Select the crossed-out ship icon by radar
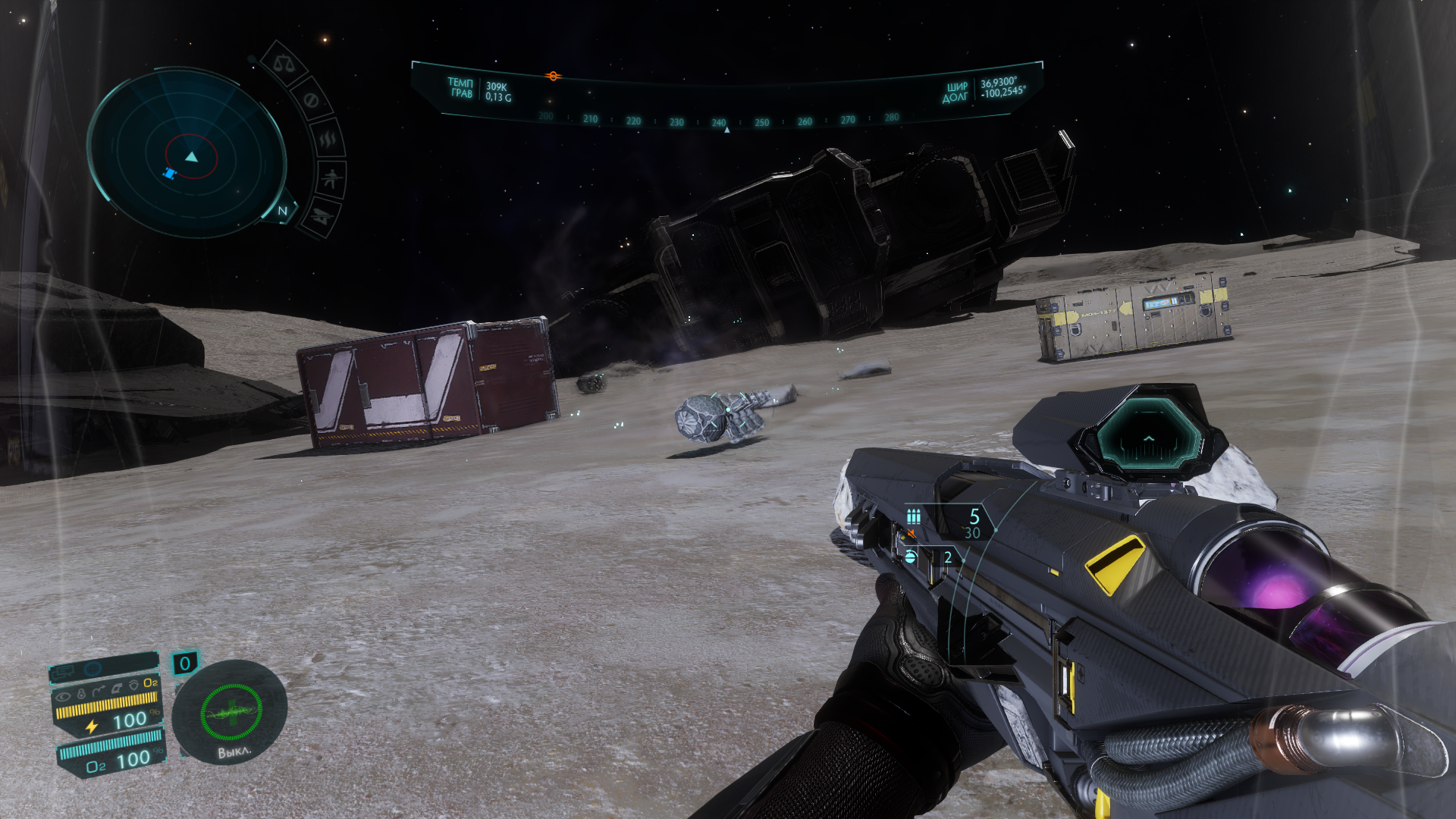This screenshot has width=1456, height=819. pyautogui.click(x=322, y=217)
